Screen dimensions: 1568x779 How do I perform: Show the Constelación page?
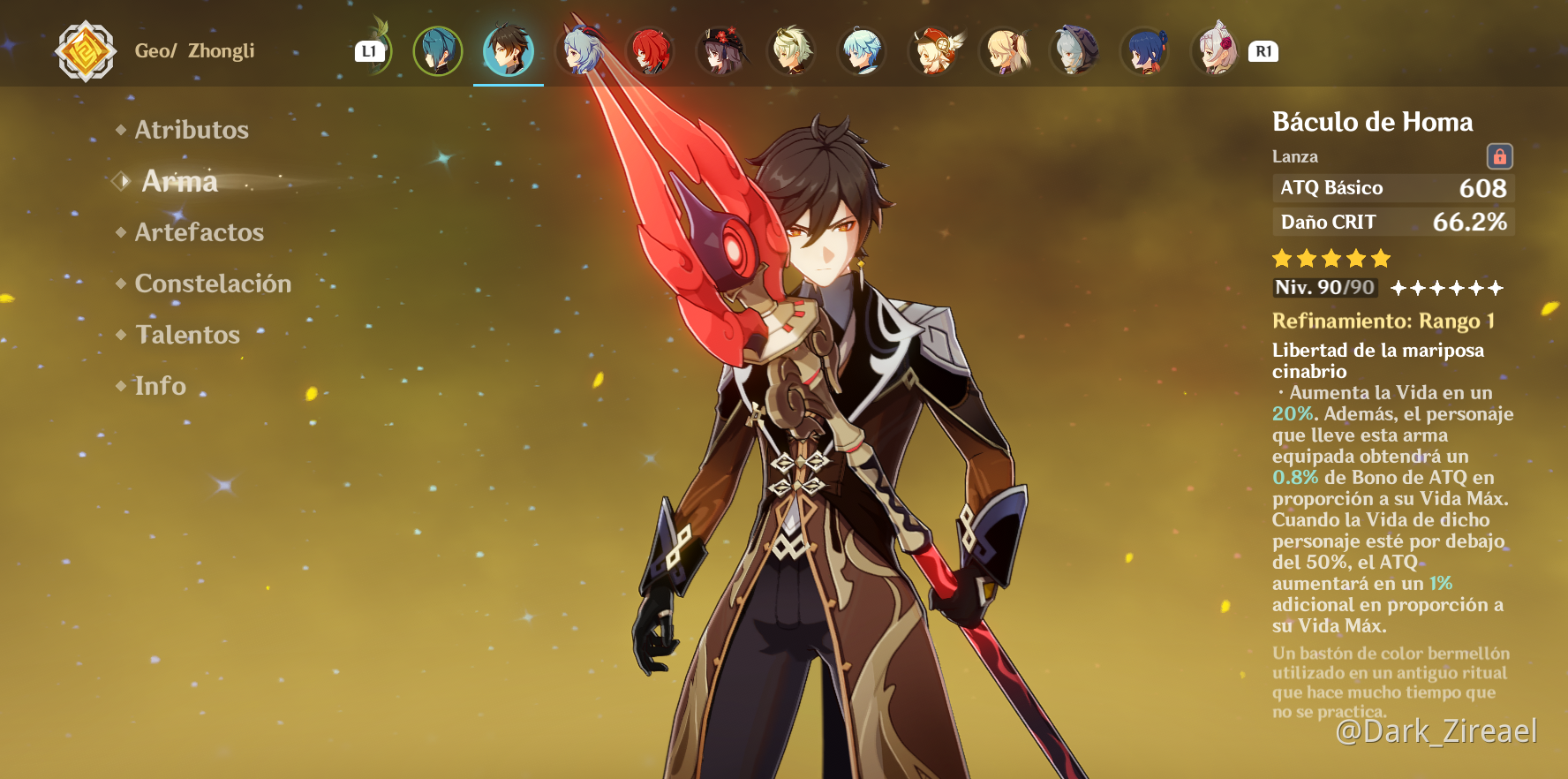click(212, 284)
